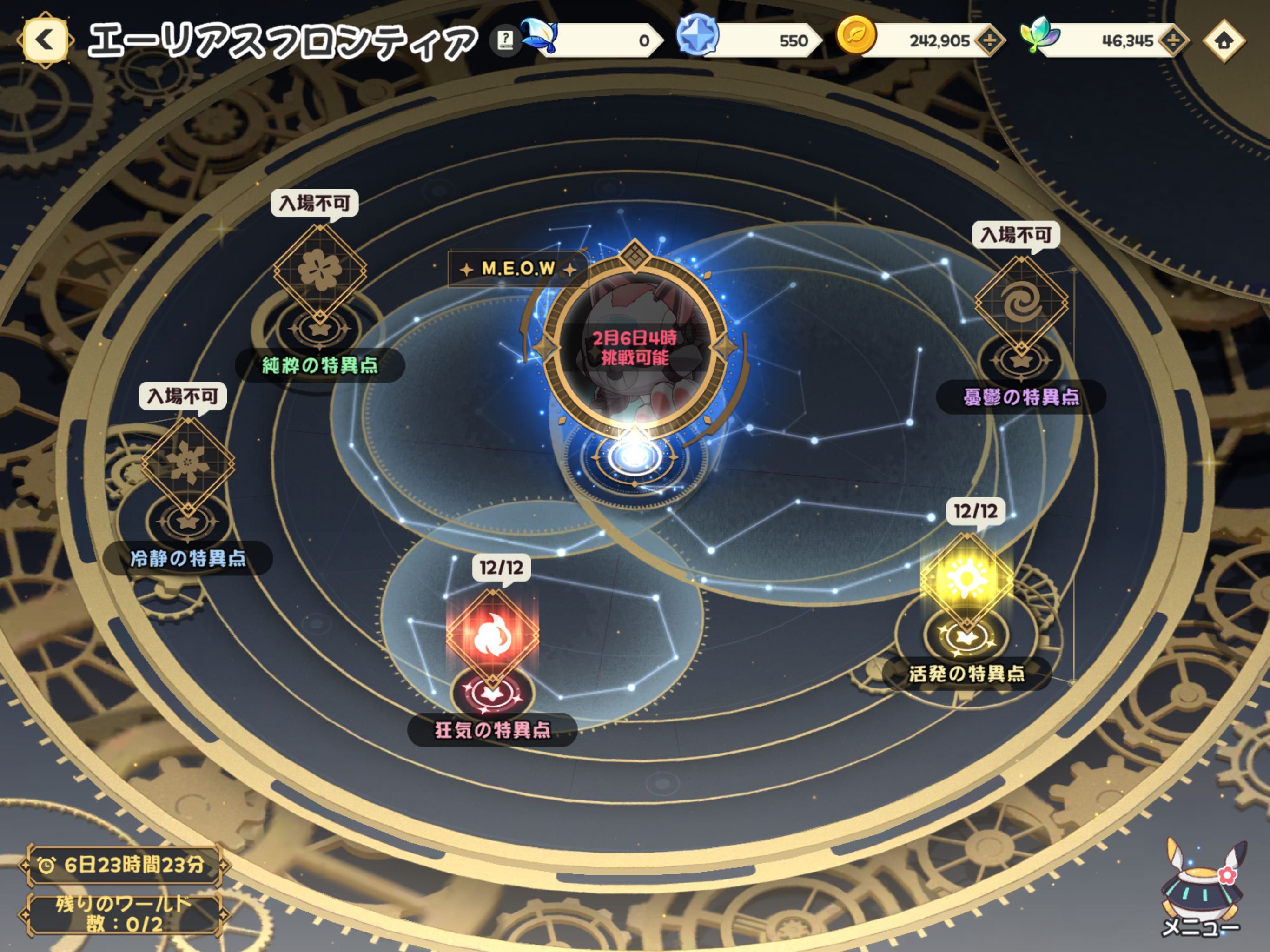Go back with the arrow button
The image size is (1270, 952).
pos(45,40)
